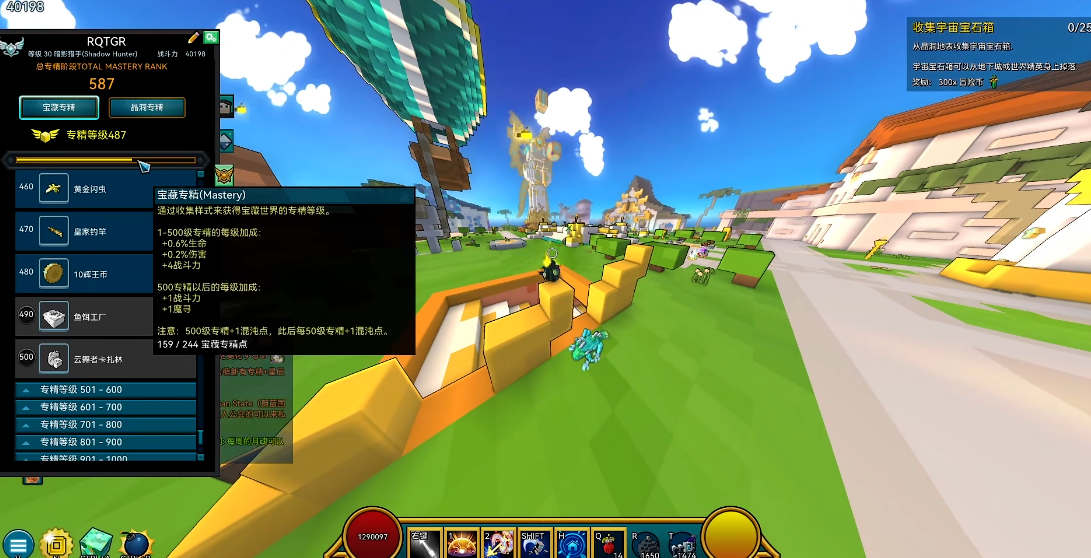This screenshot has height=558, width=1091.
Task: Activate the SHIFT dodge ability icon
Action: tap(533, 543)
